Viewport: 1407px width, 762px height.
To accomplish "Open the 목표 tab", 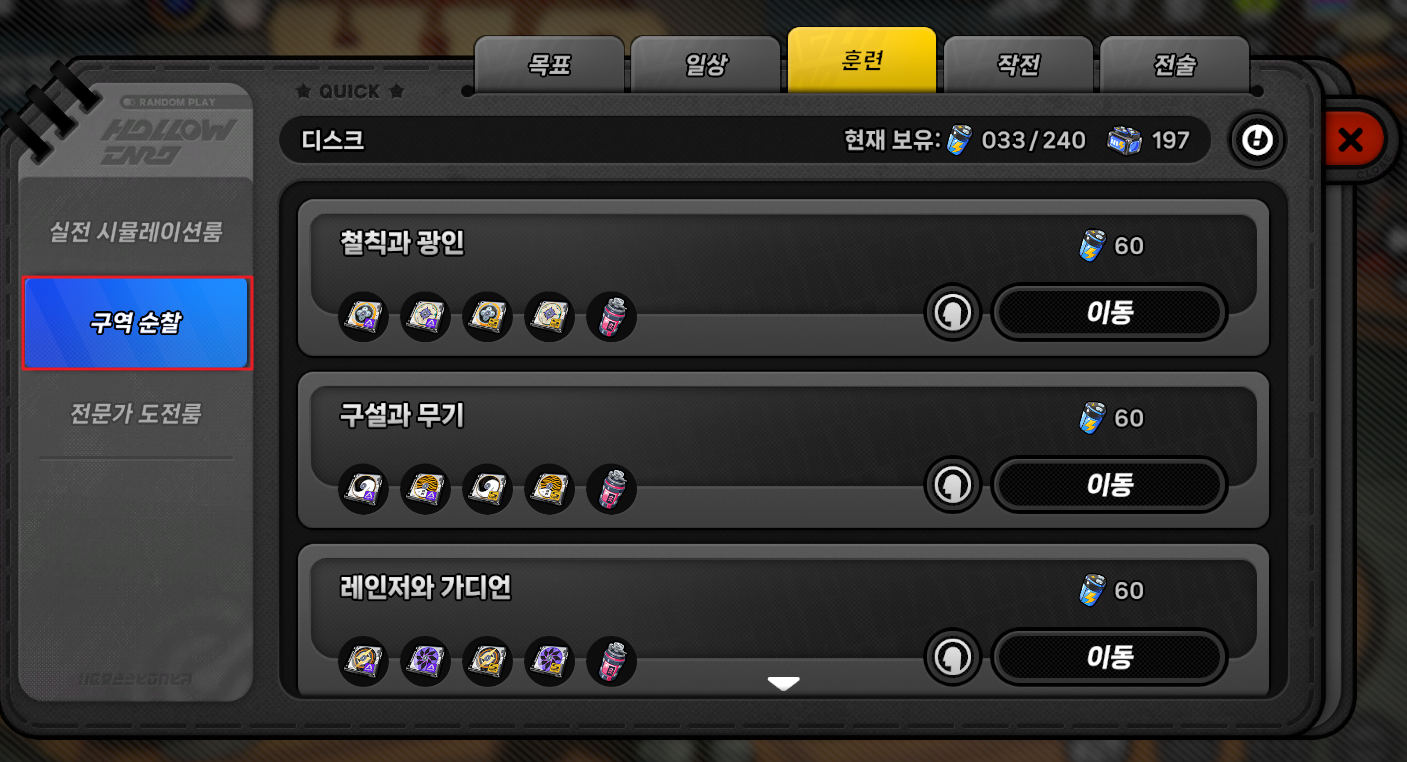I will point(547,61).
